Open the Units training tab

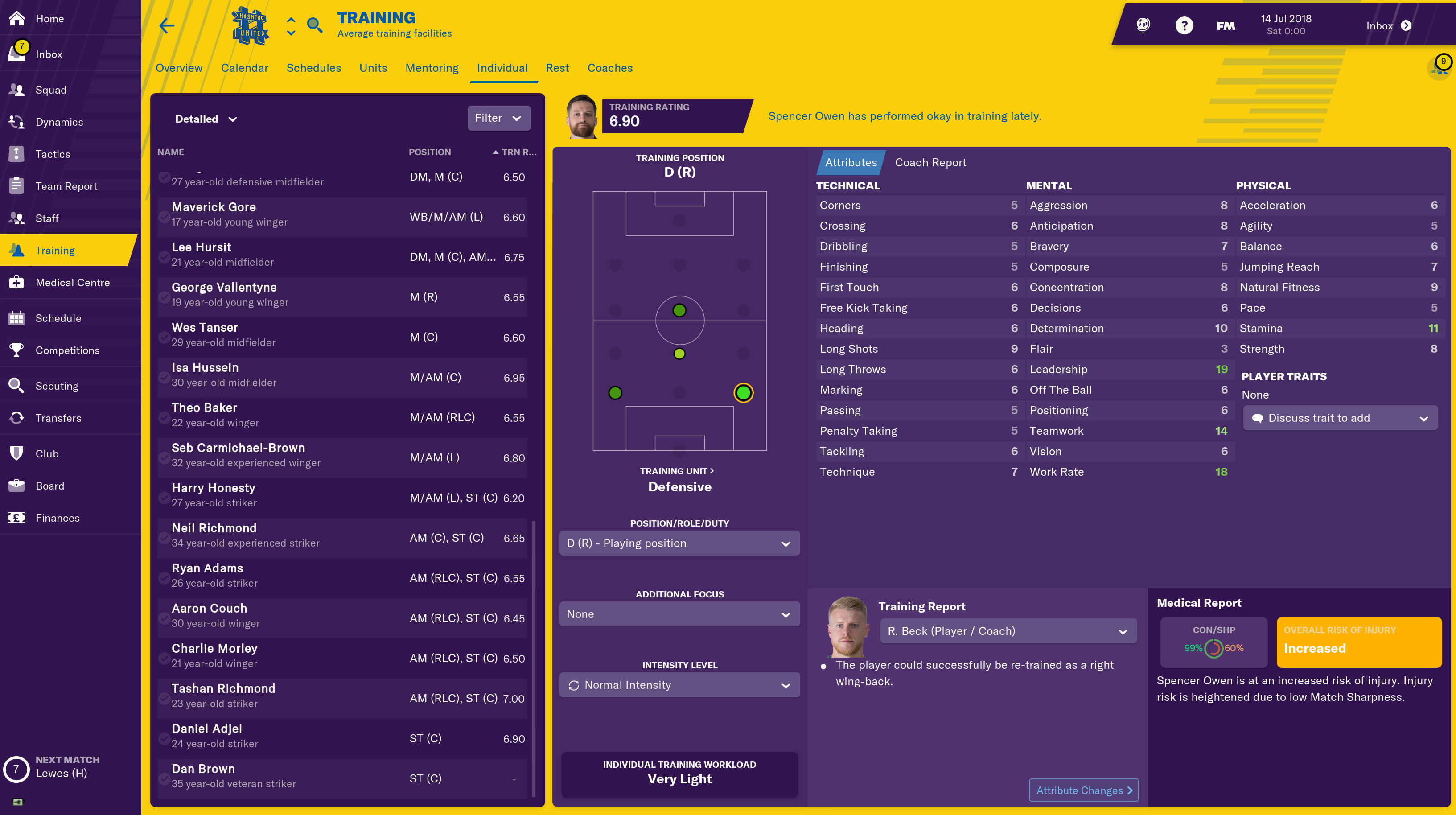(373, 68)
